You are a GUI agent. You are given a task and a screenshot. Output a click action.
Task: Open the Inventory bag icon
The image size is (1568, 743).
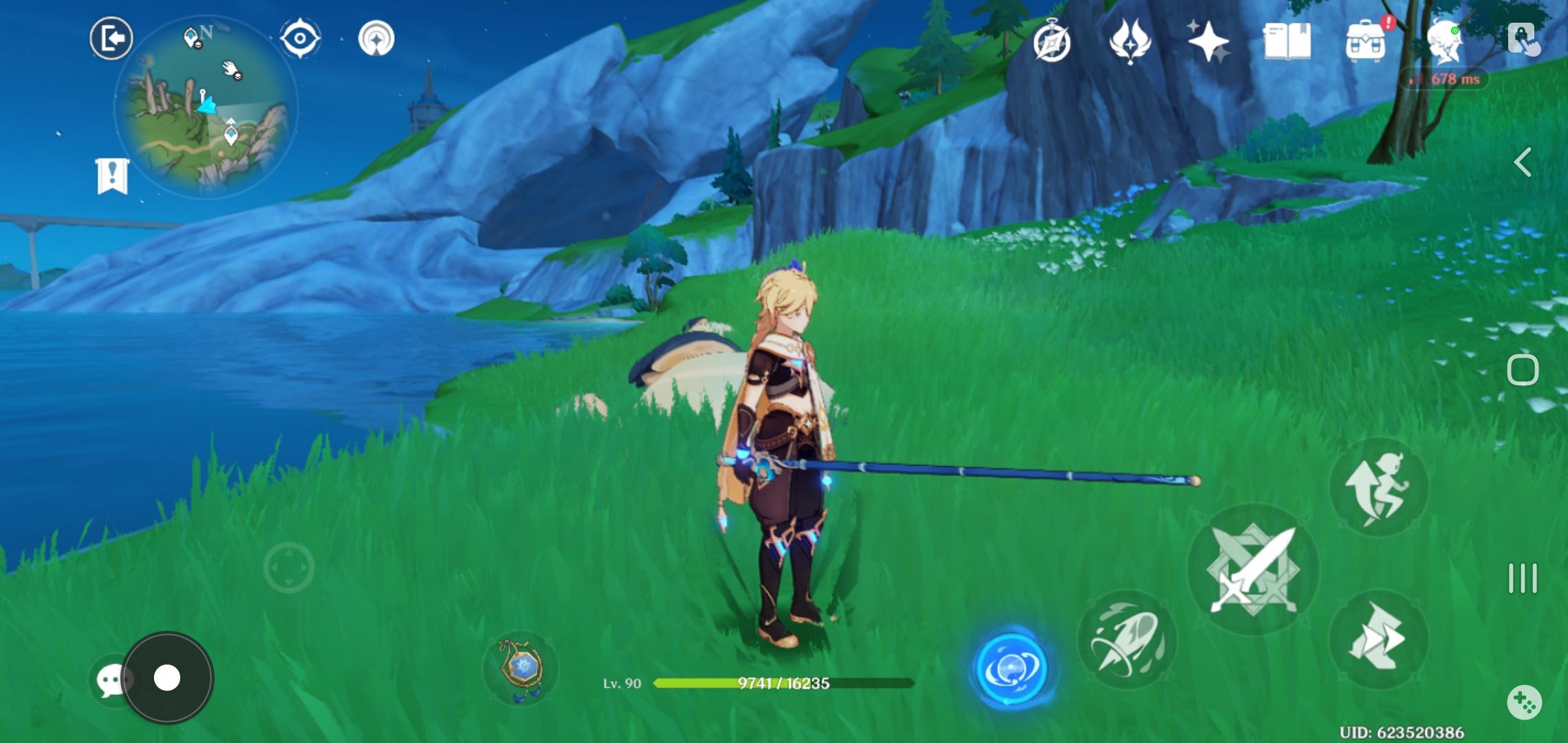coord(1367,43)
